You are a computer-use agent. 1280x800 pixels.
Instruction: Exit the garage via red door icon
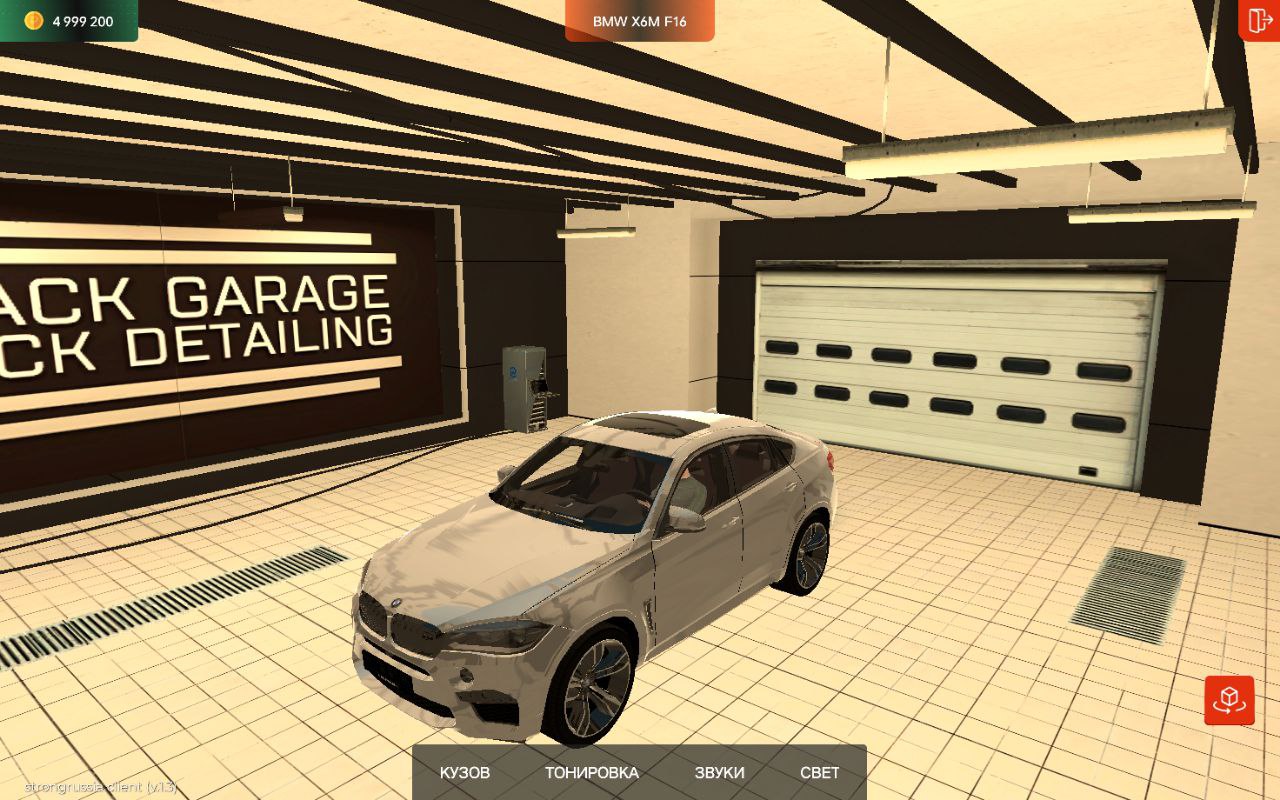(1259, 20)
